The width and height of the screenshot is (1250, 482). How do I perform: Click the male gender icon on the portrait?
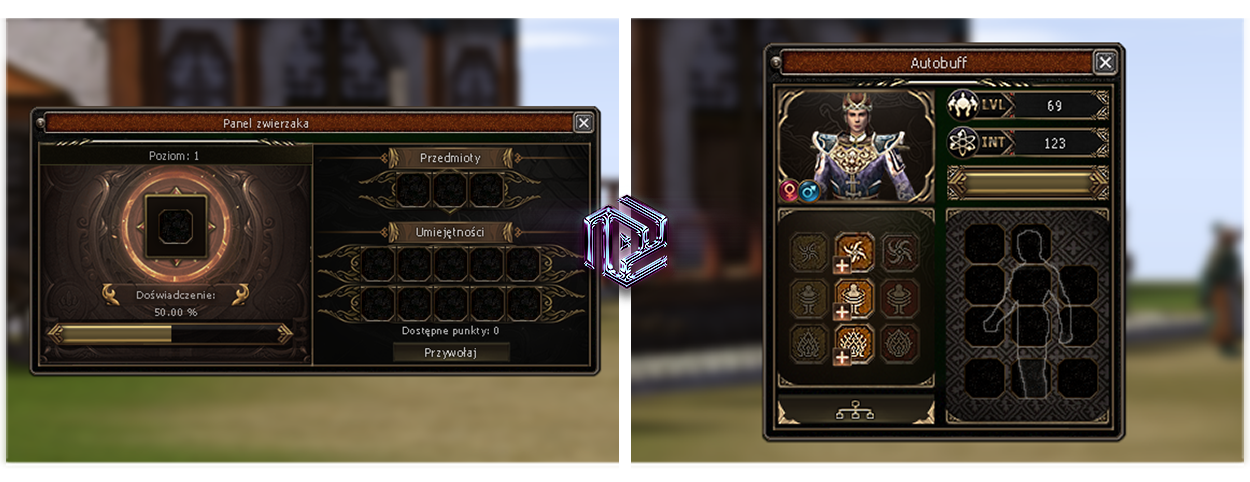click(809, 190)
